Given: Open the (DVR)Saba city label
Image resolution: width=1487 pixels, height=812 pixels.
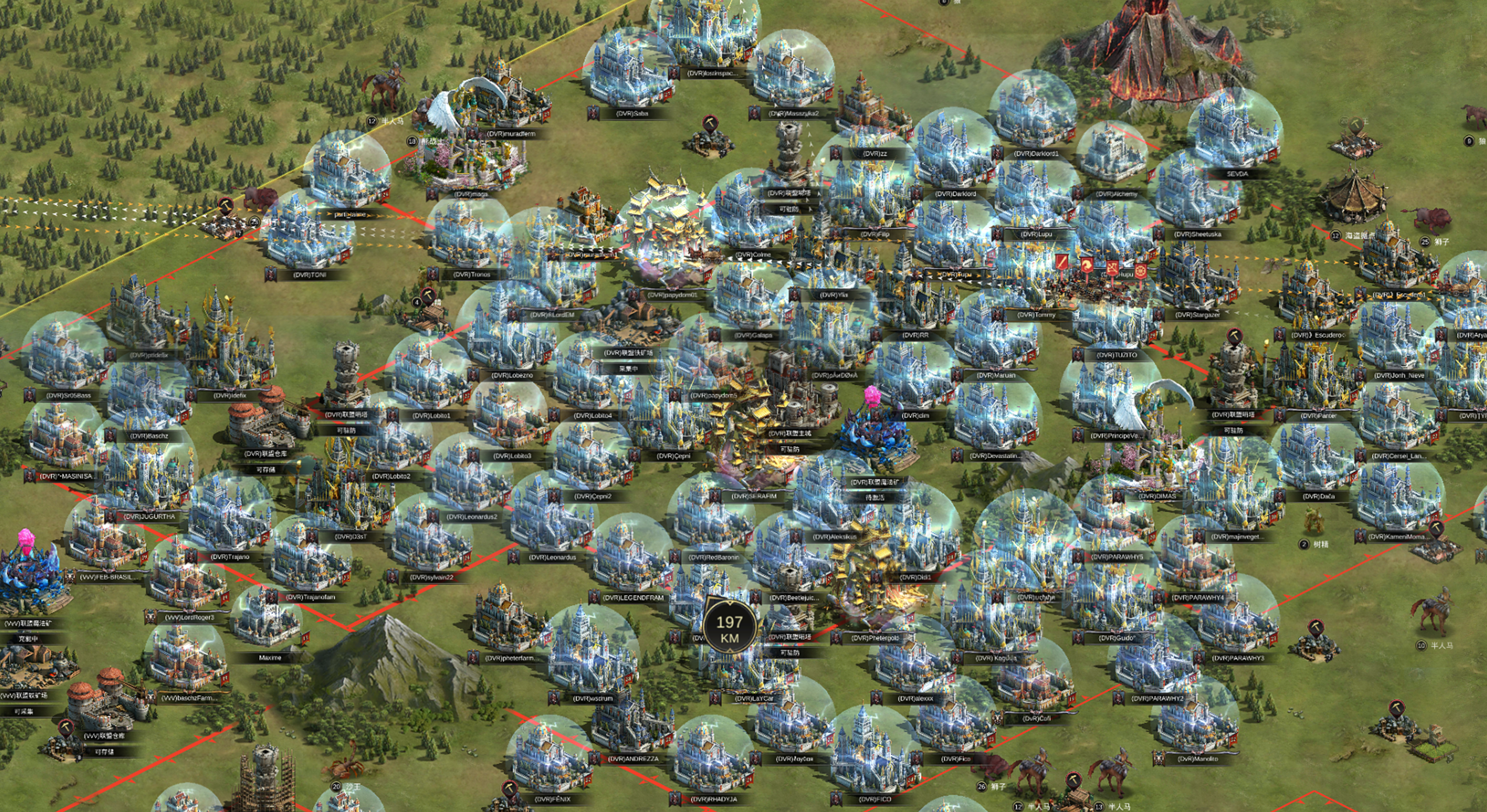Looking at the screenshot, I should [632, 114].
